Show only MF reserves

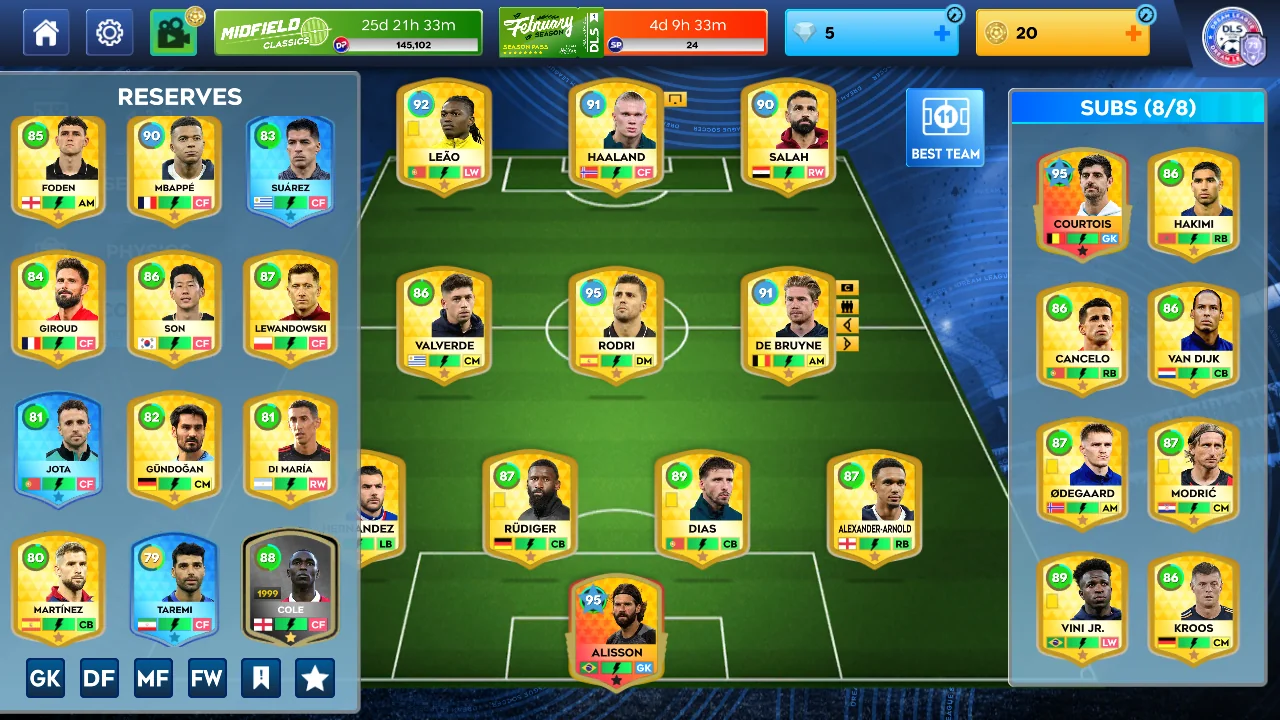tap(153, 679)
